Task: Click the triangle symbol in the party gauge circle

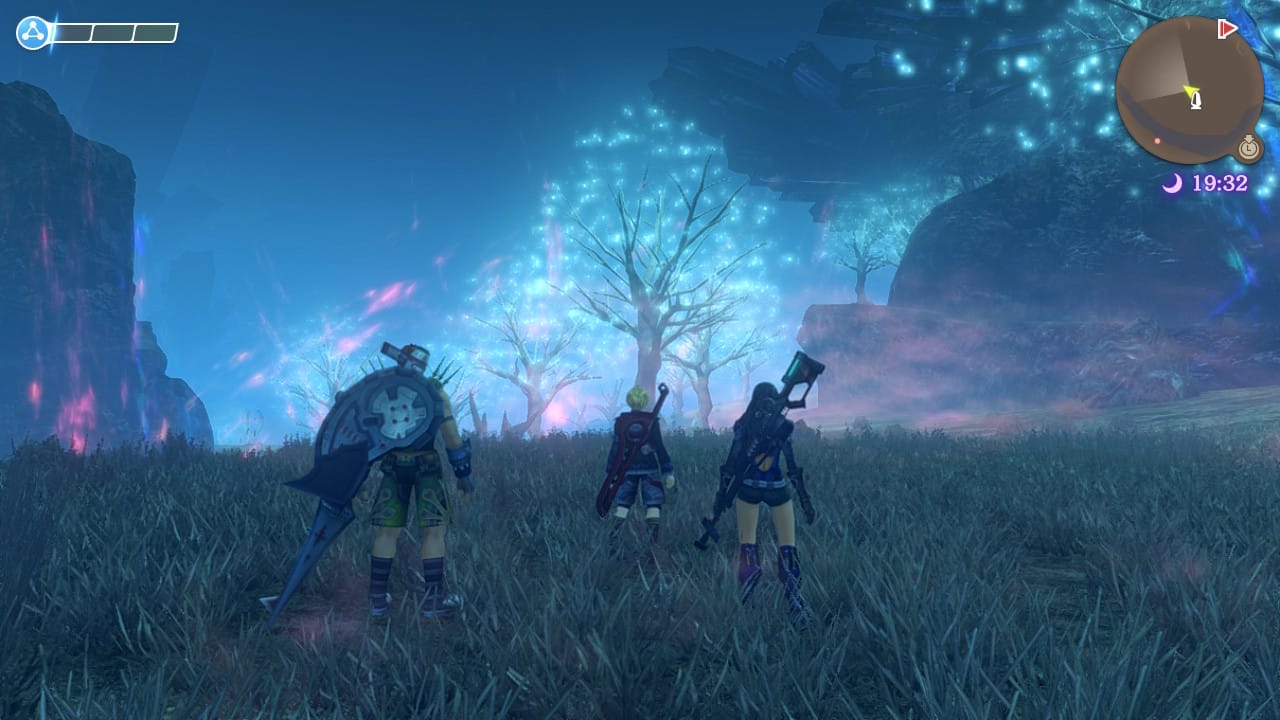Action: coord(33,32)
